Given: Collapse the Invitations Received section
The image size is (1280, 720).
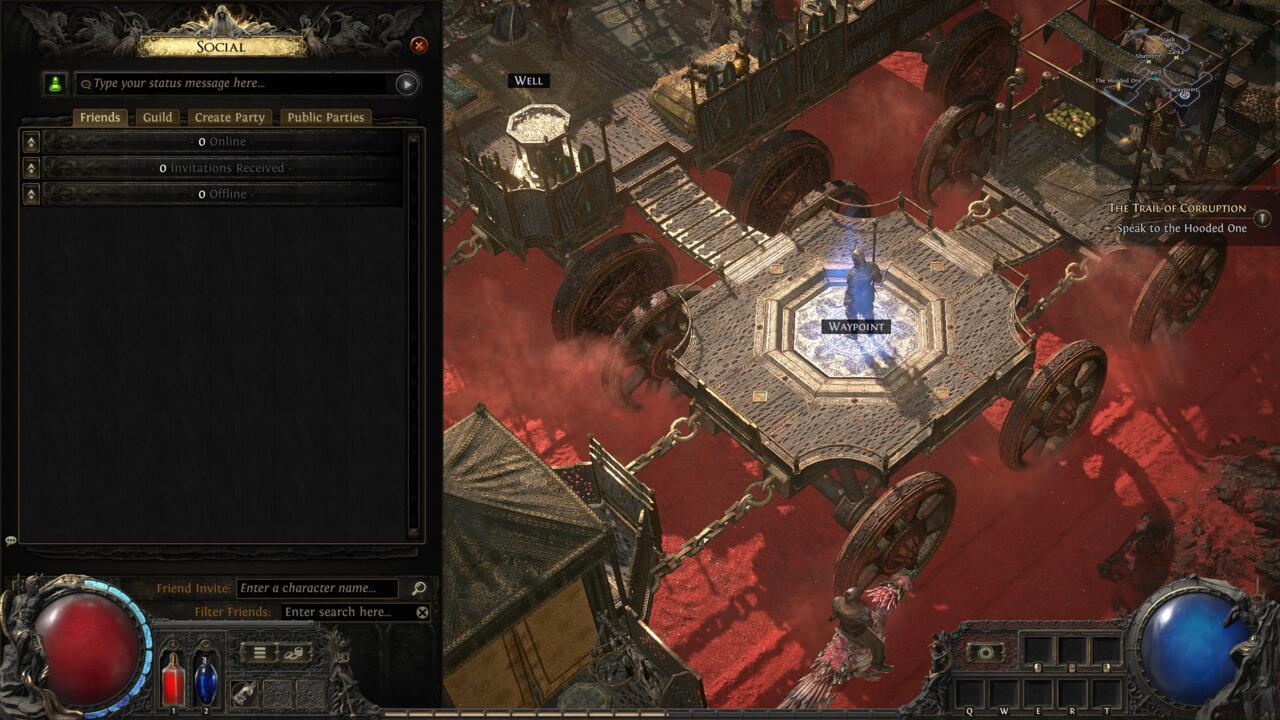Looking at the screenshot, I should (33, 167).
